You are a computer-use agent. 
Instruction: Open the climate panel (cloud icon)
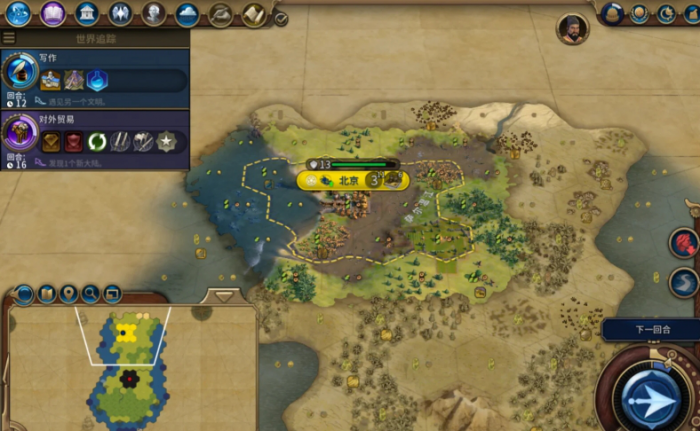click(187, 13)
